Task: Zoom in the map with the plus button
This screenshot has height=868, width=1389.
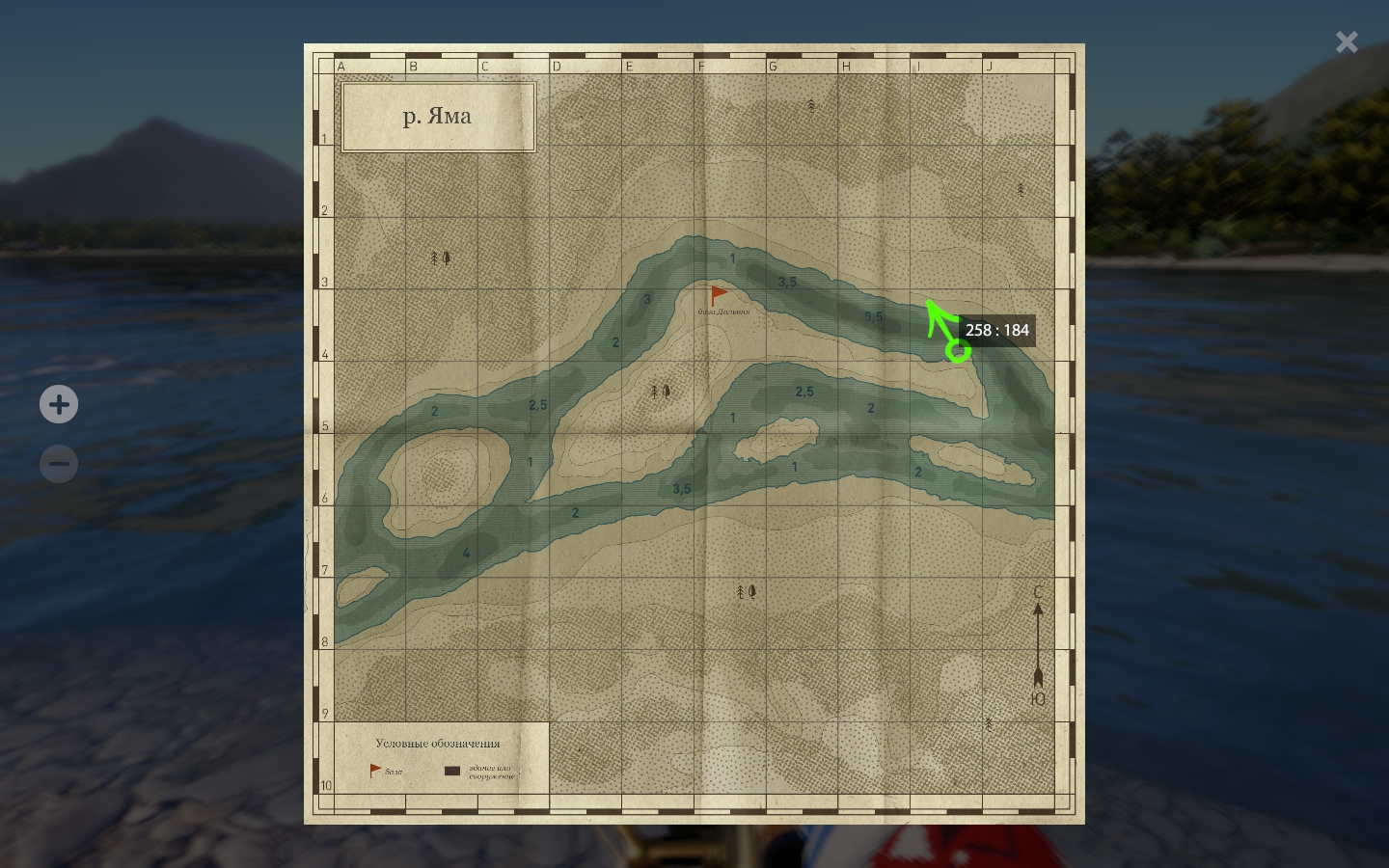Action: pyautogui.click(x=59, y=404)
